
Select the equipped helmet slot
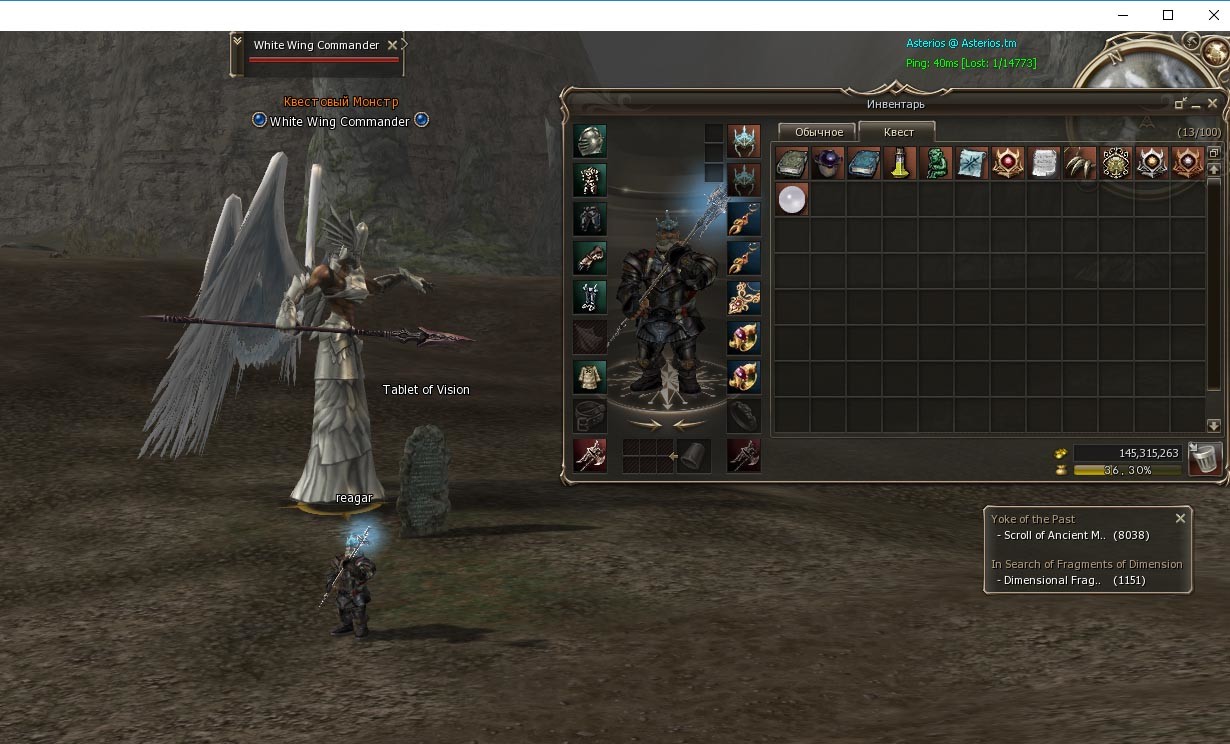coord(590,141)
